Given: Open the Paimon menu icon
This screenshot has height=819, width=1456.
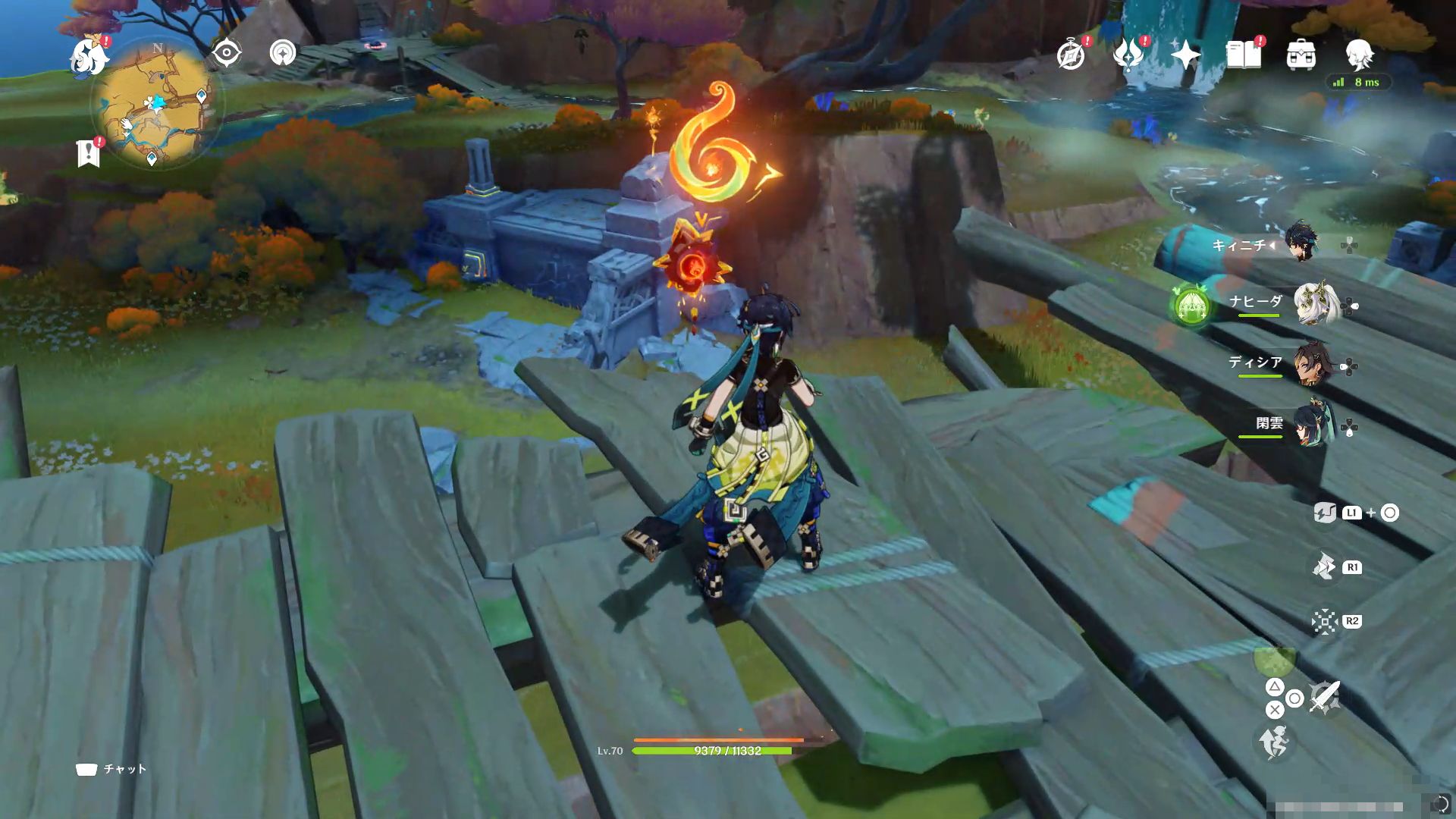Looking at the screenshot, I should (x=89, y=58).
